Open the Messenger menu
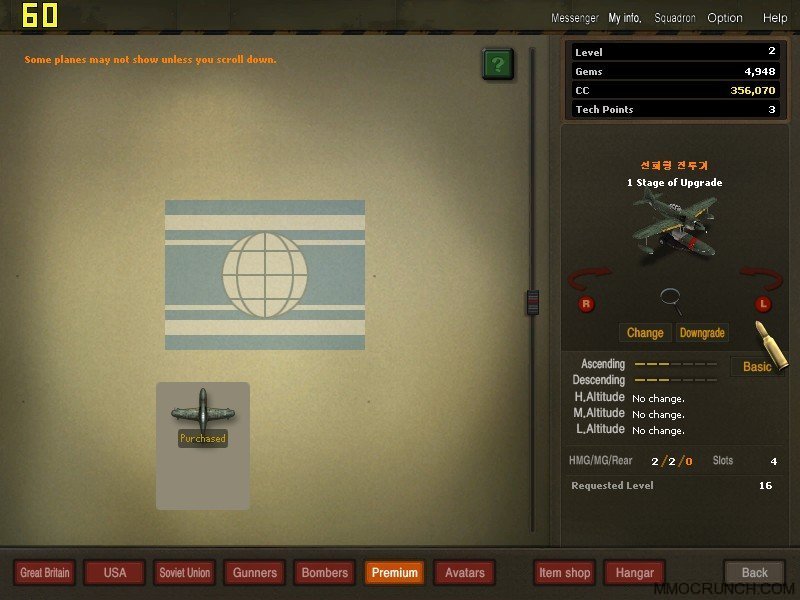The width and height of the screenshot is (800, 600). (x=574, y=18)
